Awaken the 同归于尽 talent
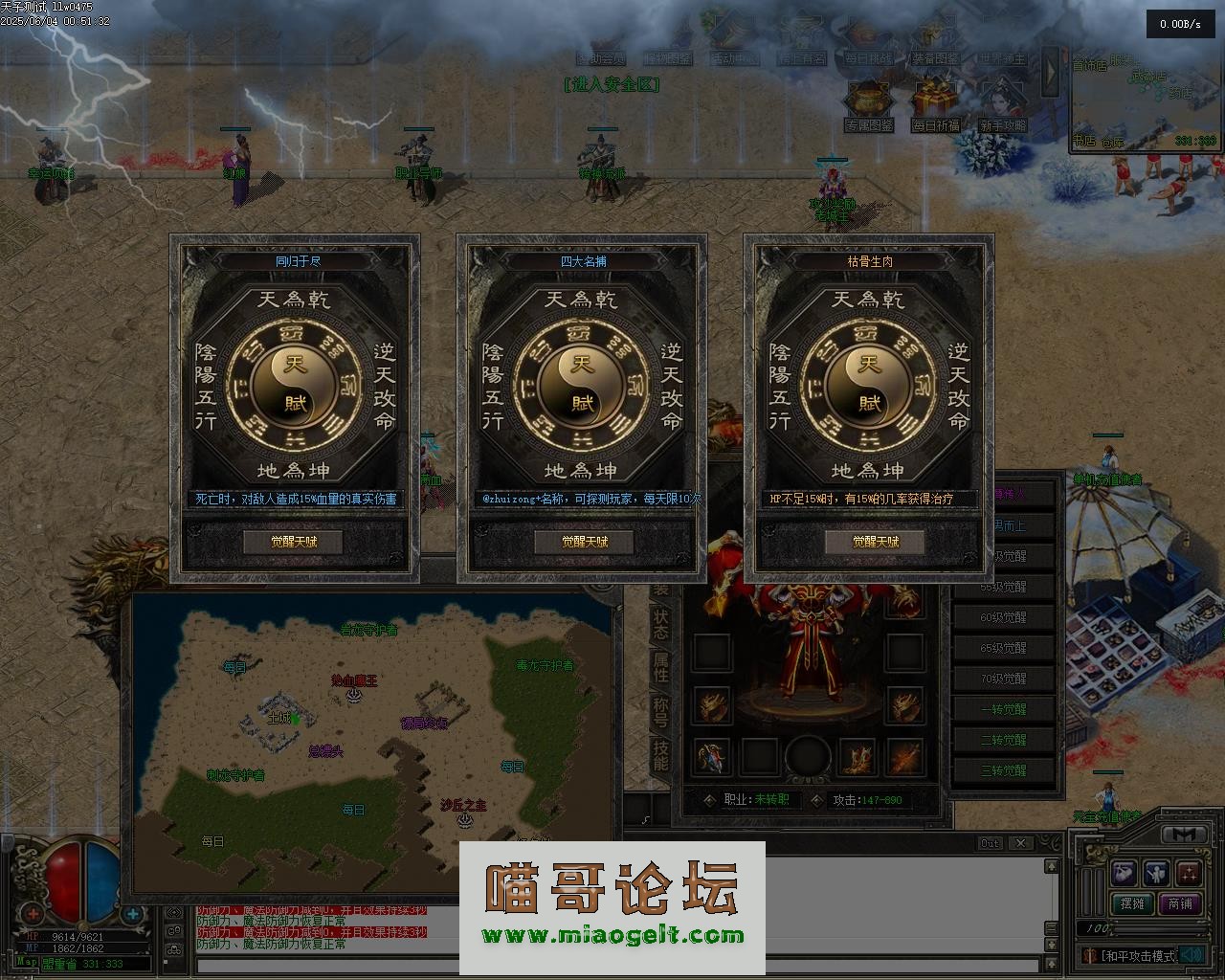The height and width of the screenshot is (980, 1225). pyautogui.click(x=293, y=542)
